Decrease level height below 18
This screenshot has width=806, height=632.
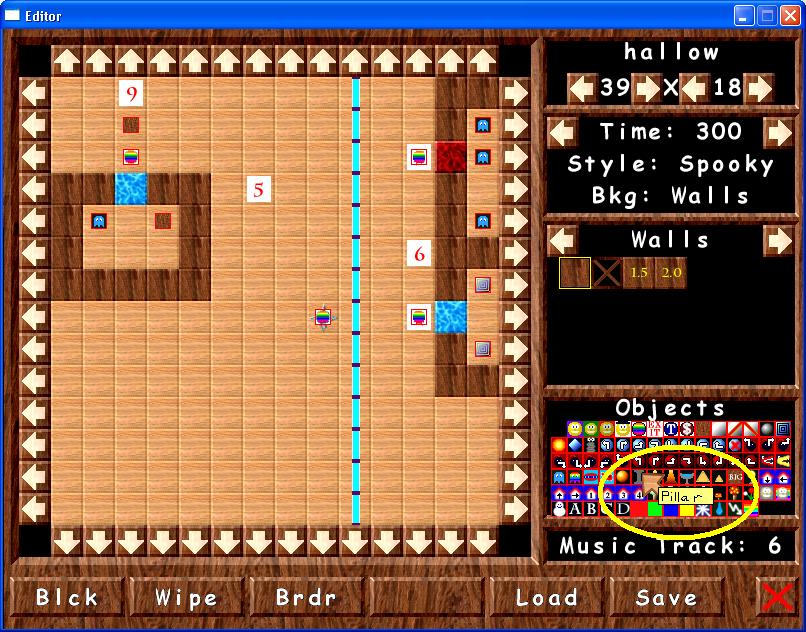(694, 88)
